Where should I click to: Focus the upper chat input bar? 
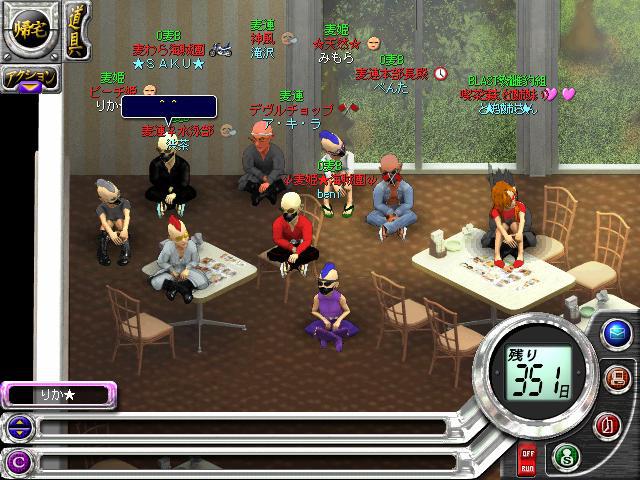pyautogui.click(x=240, y=428)
